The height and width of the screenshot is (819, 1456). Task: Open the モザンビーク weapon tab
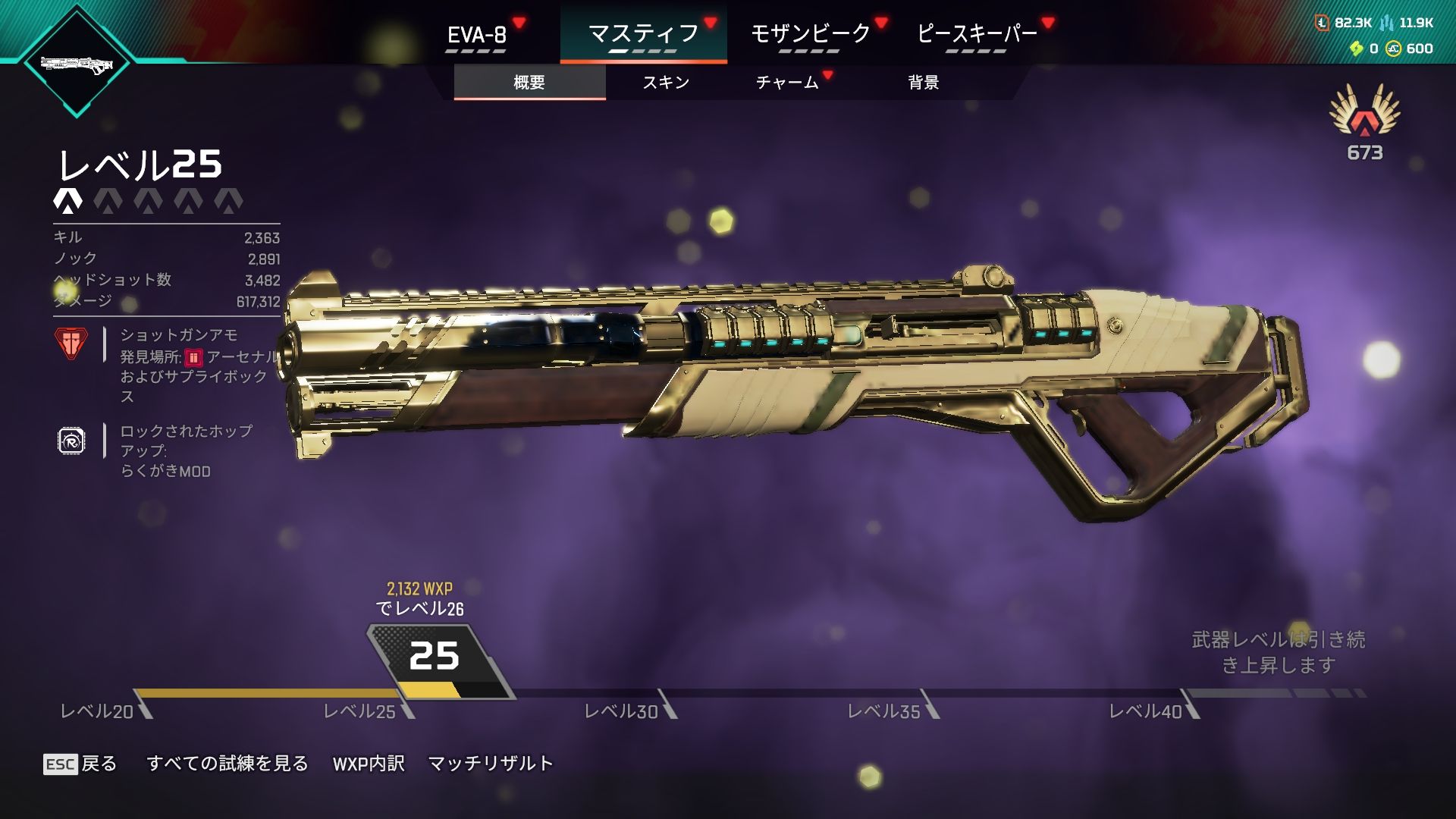click(810, 34)
